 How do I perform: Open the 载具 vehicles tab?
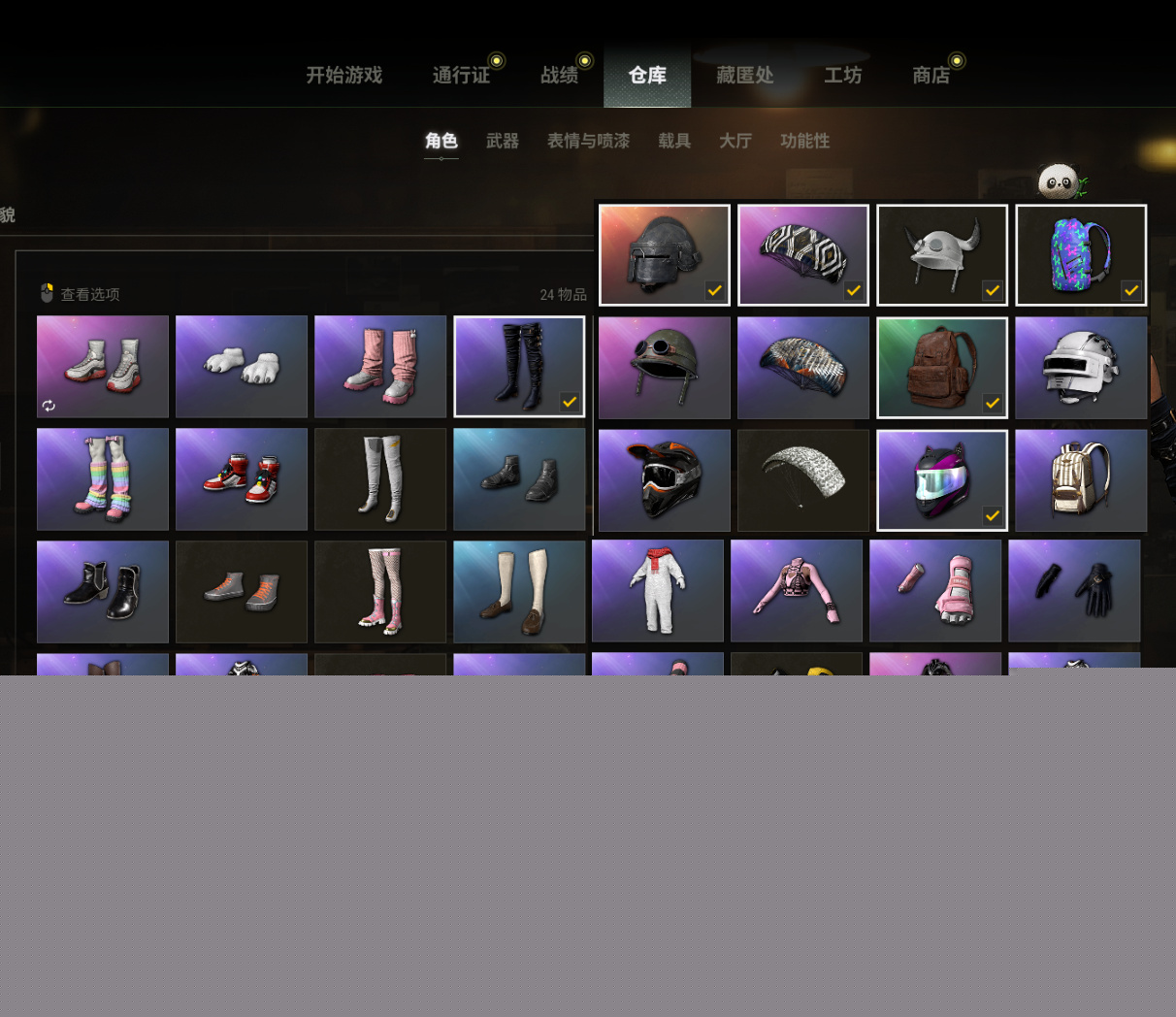(674, 141)
